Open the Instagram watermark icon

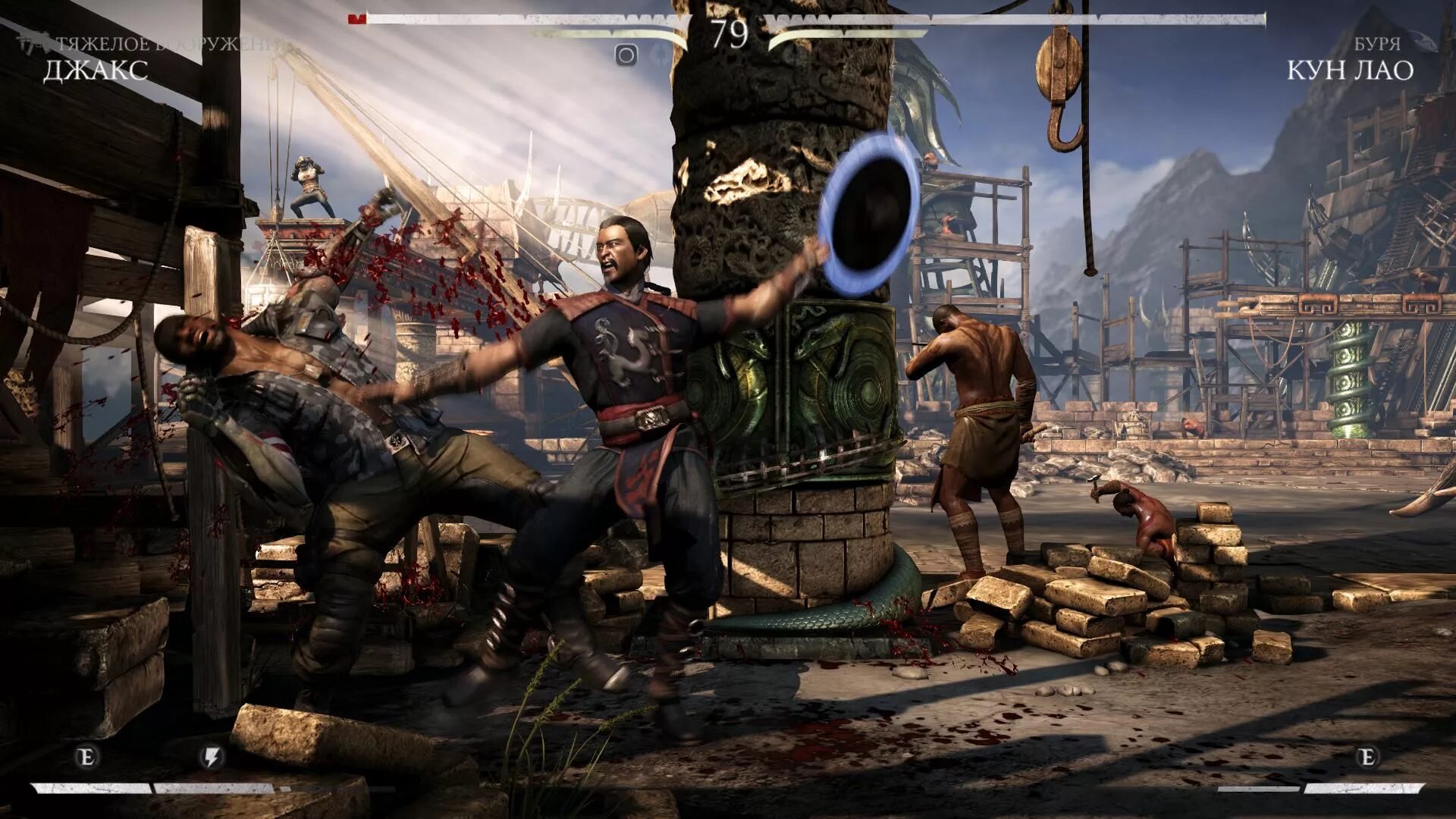click(626, 55)
